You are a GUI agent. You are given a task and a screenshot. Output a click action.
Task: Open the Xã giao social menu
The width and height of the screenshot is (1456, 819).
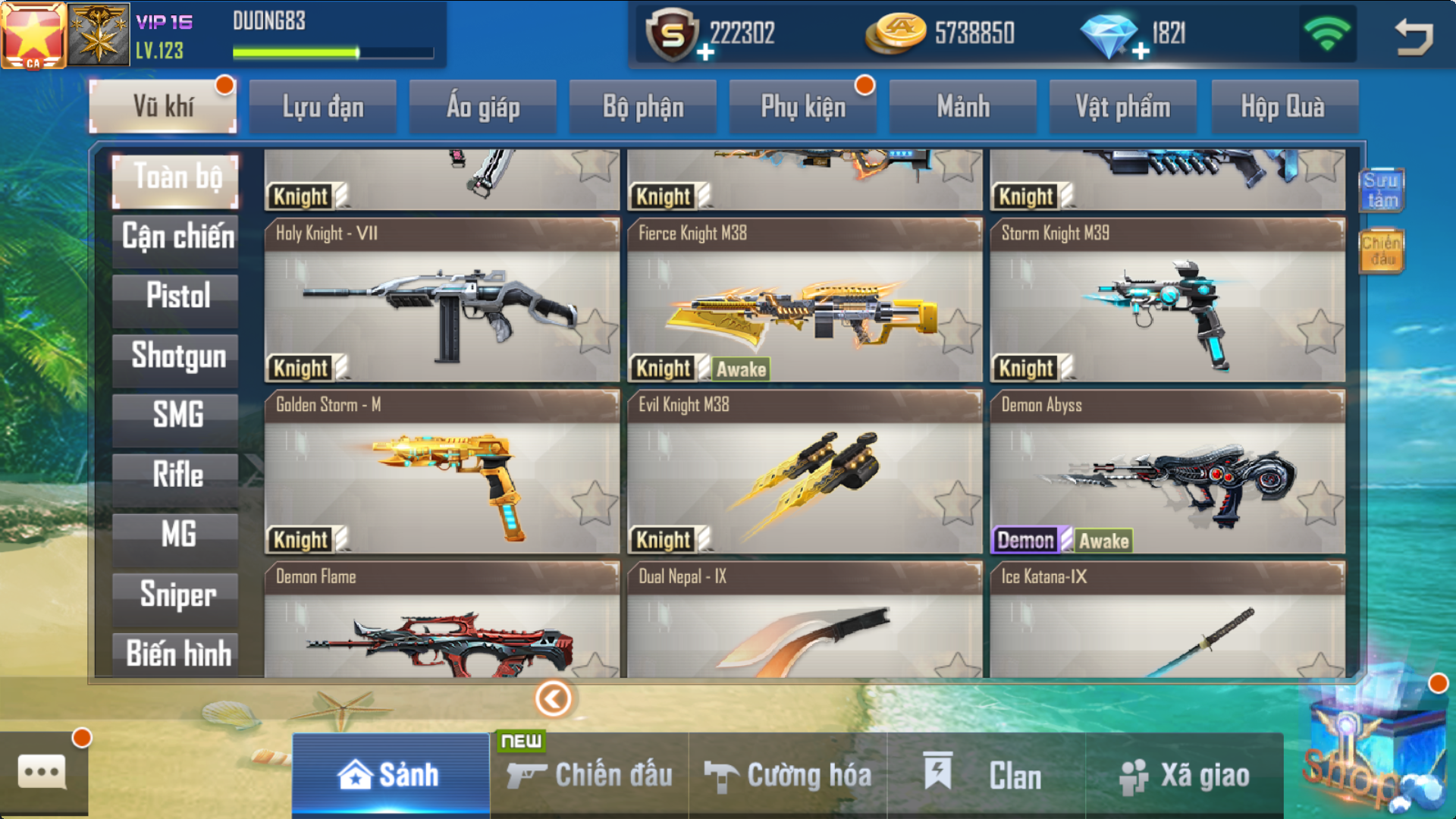click(1185, 776)
